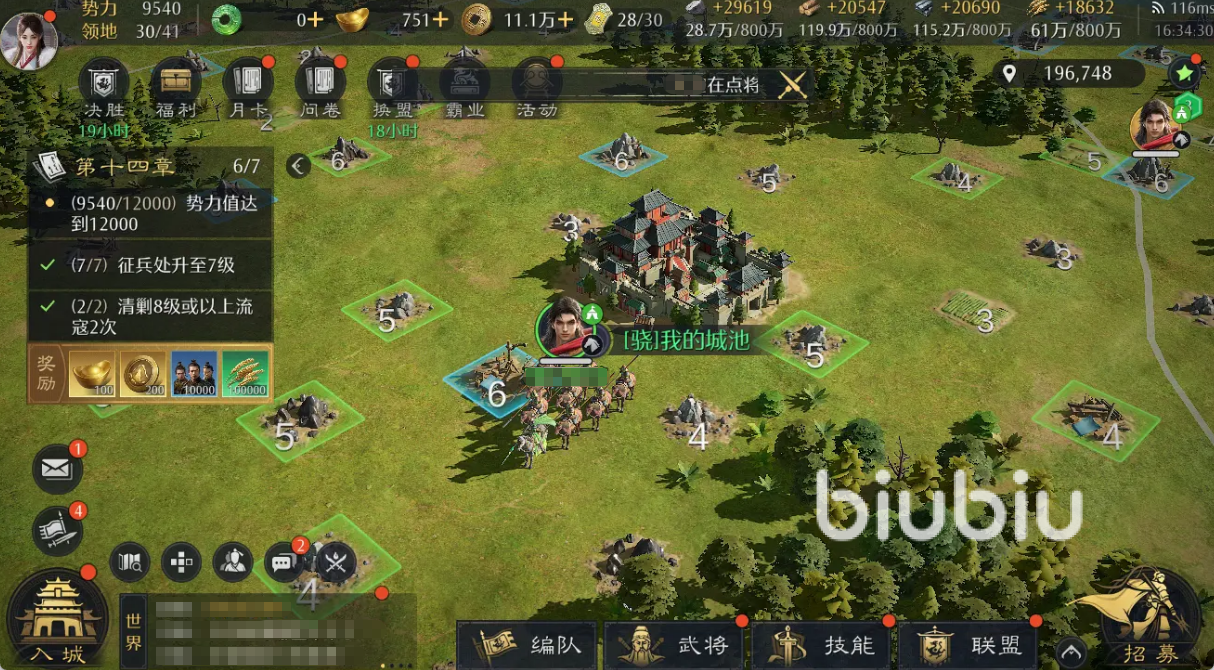
Task: Open the 问卷 survey icon
Action: (320, 82)
